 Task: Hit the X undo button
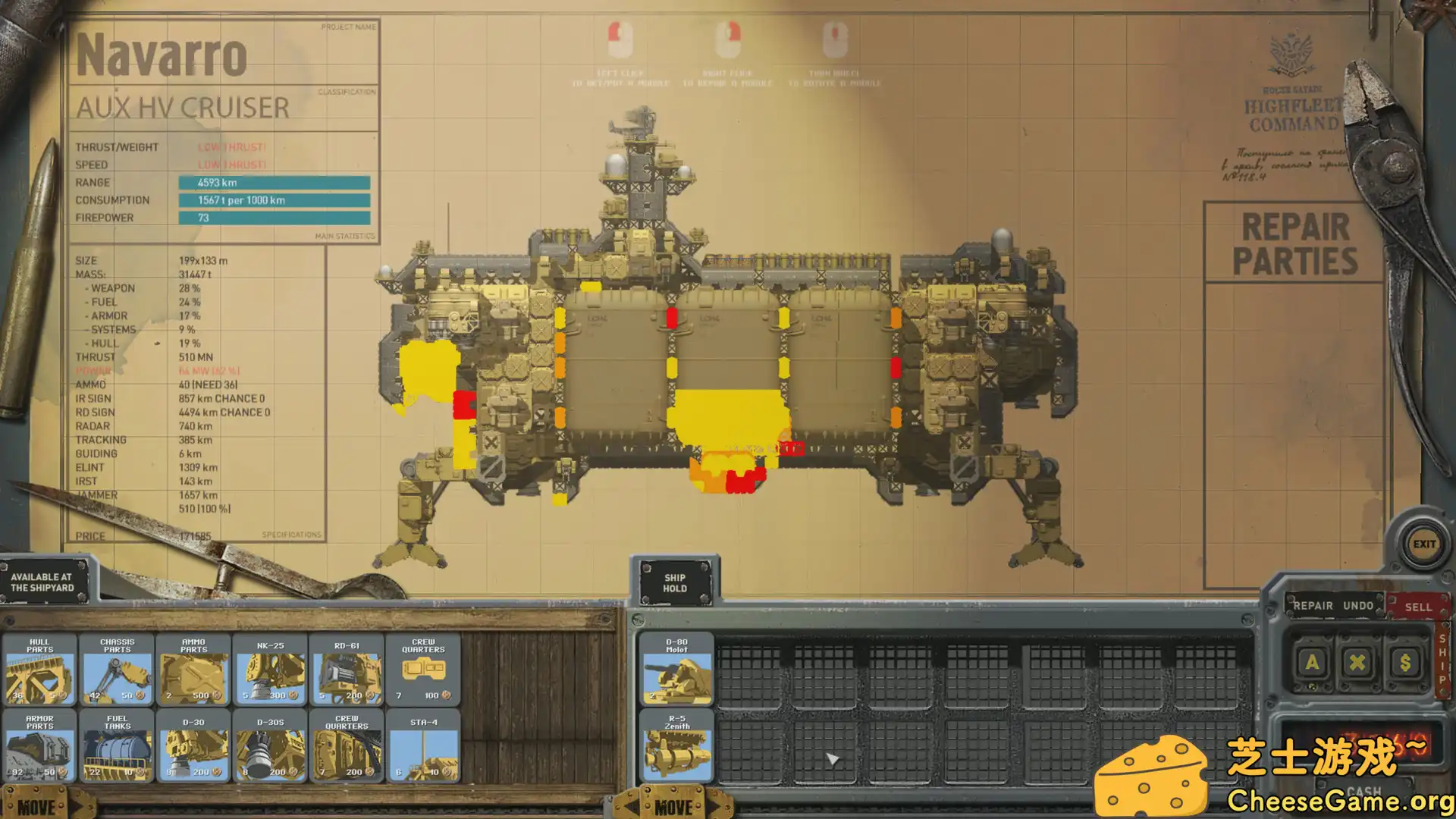[x=1357, y=663]
